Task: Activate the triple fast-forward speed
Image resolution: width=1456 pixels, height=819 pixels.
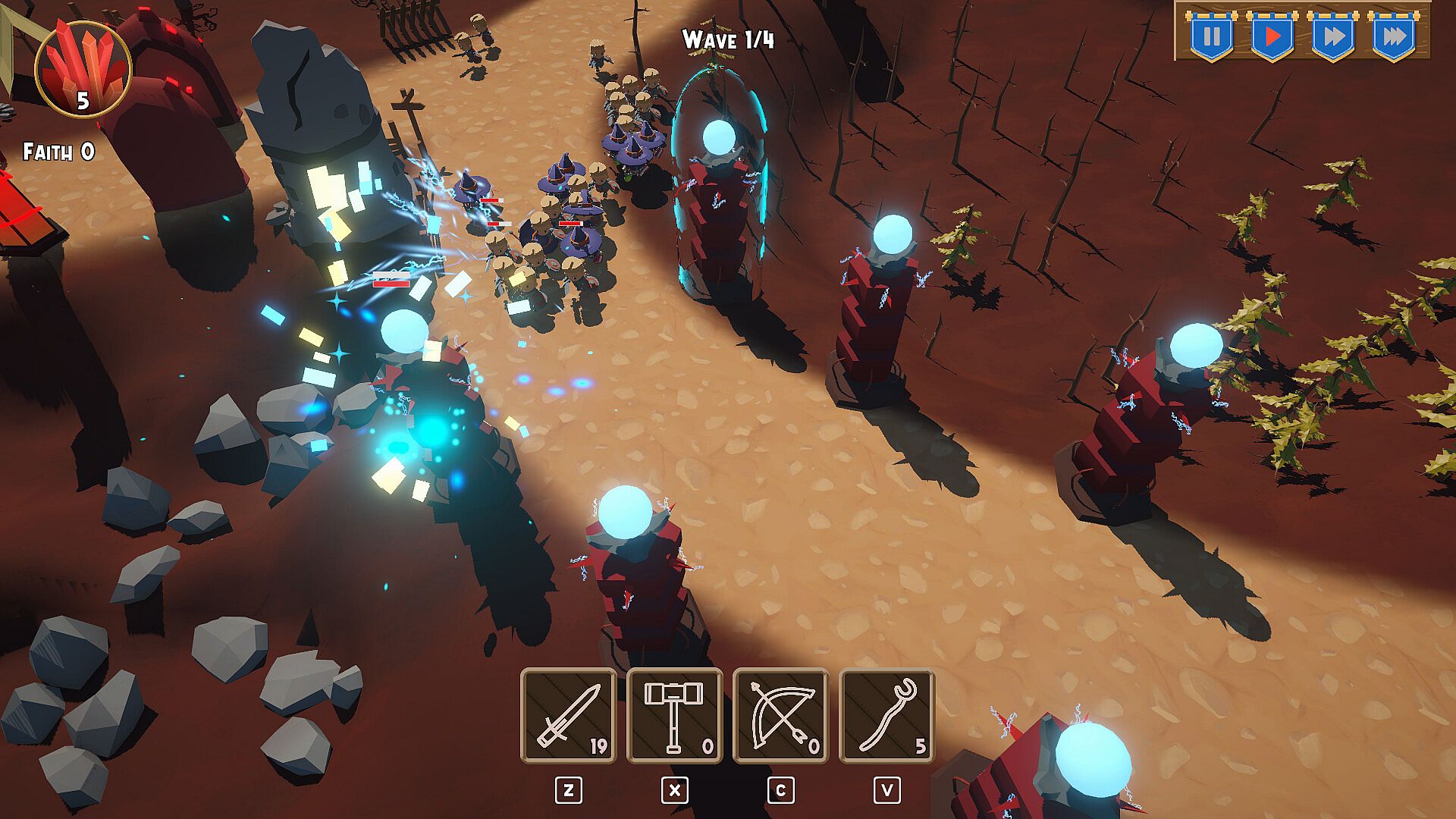Action: 1393,36
